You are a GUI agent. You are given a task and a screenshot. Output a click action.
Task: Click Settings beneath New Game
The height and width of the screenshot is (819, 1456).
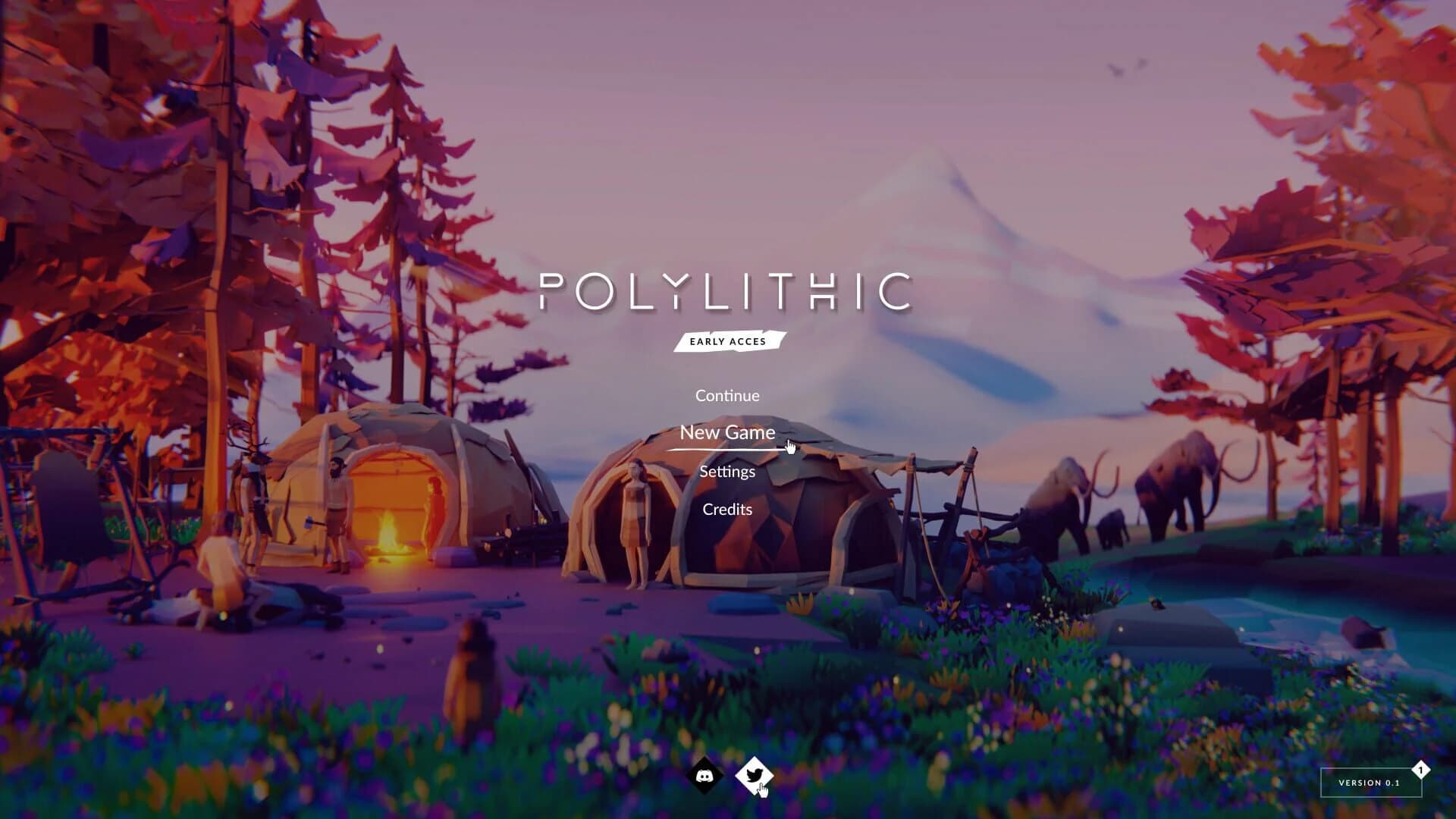click(x=727, y=471)
